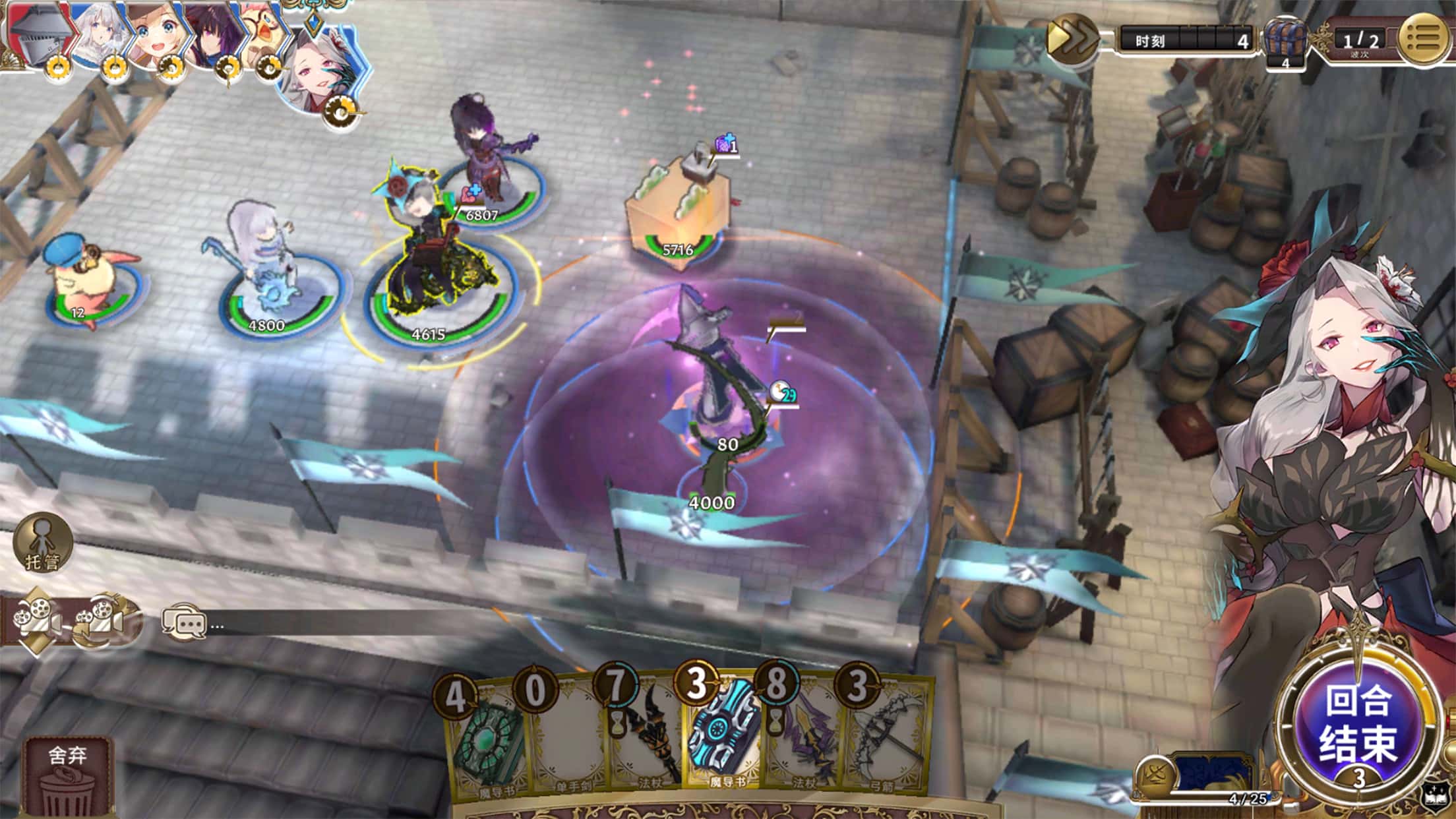
Task: Click the blonde girl with hat portrait
Action: pyautogui.click(x=152, y=33)
